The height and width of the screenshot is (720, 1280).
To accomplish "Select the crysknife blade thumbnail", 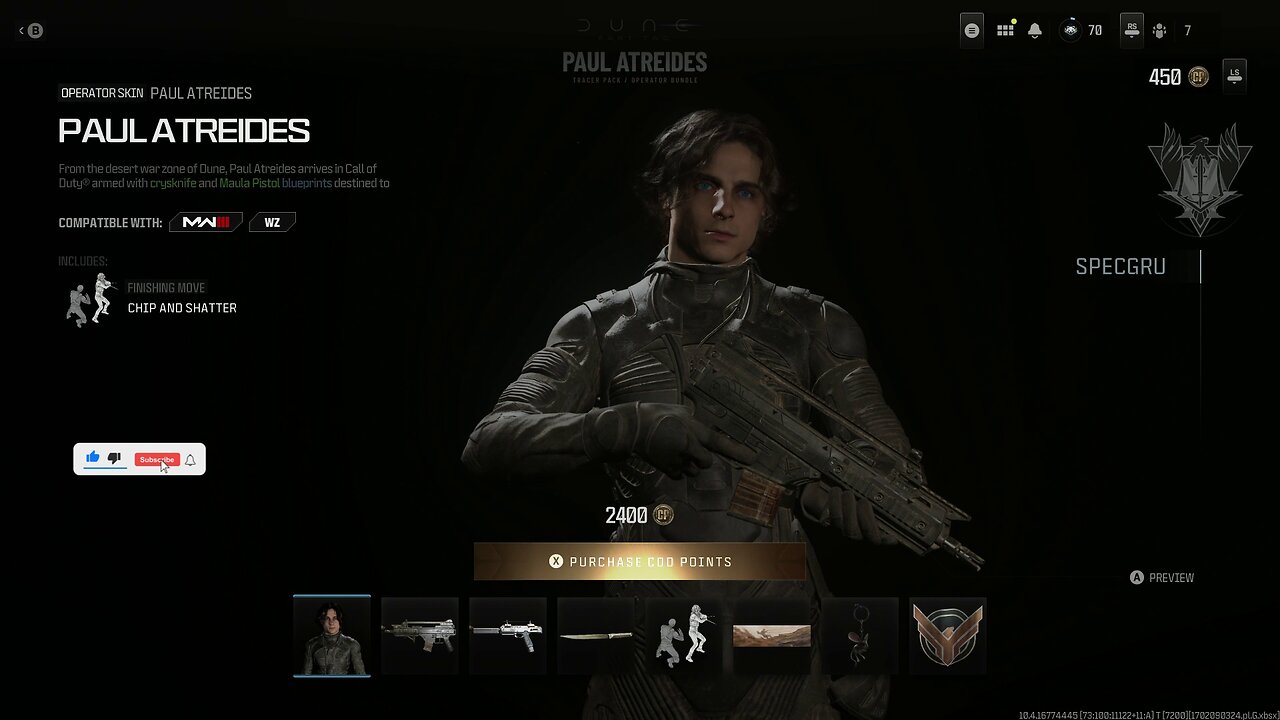I will click(x=595, y=635).
